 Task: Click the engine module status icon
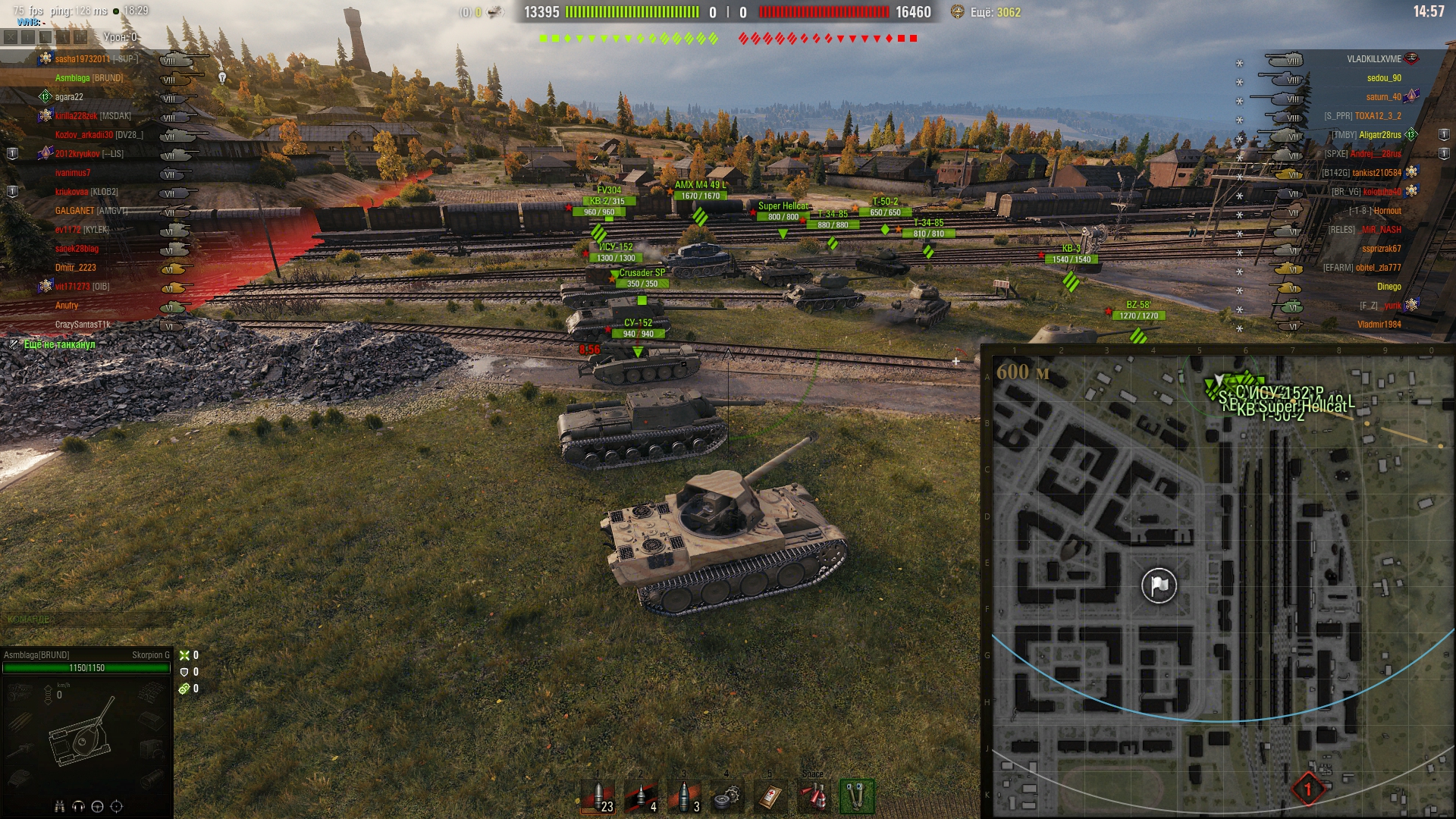[20, 692]
